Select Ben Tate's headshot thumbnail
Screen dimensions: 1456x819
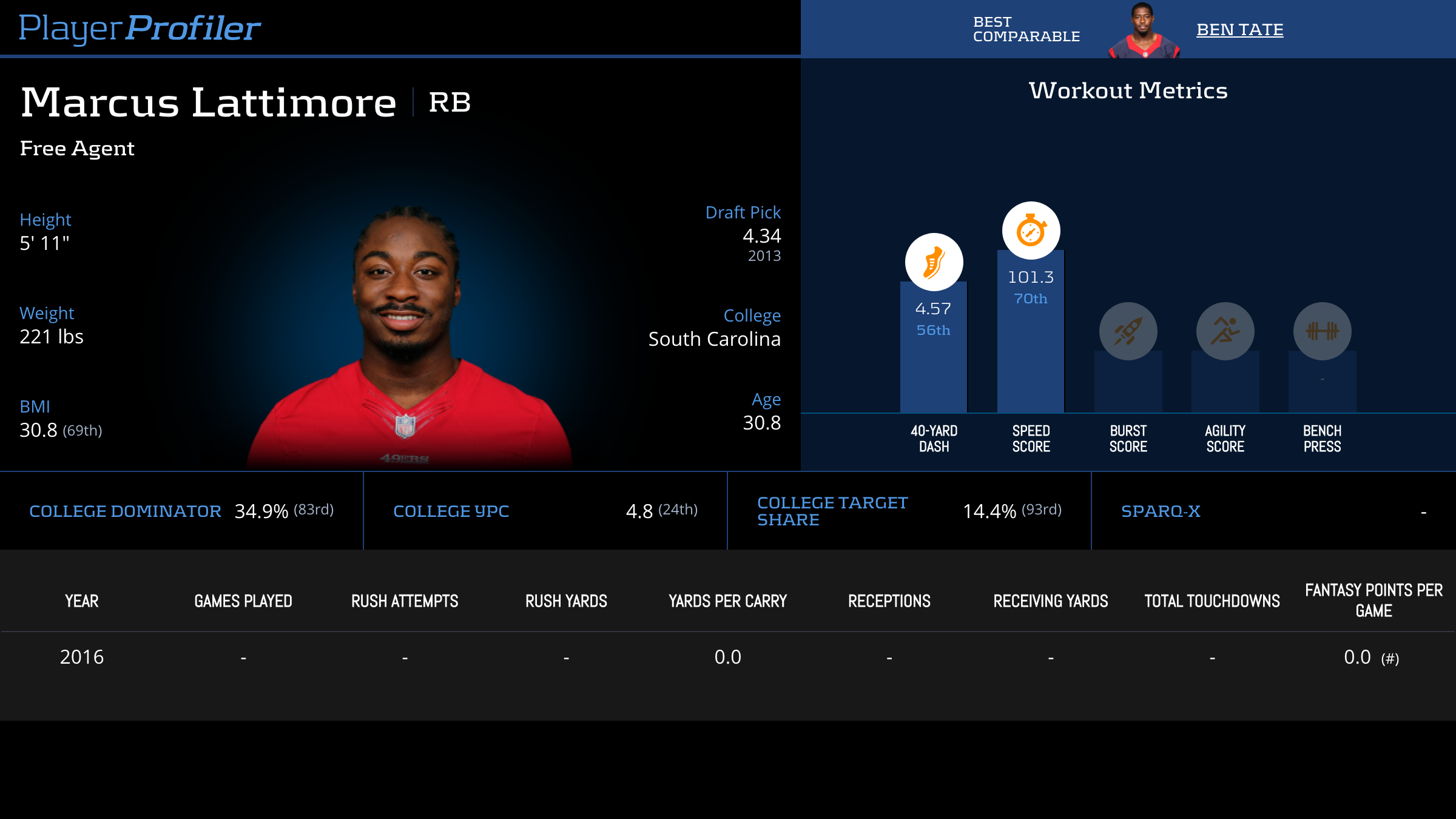[1143, 32]
